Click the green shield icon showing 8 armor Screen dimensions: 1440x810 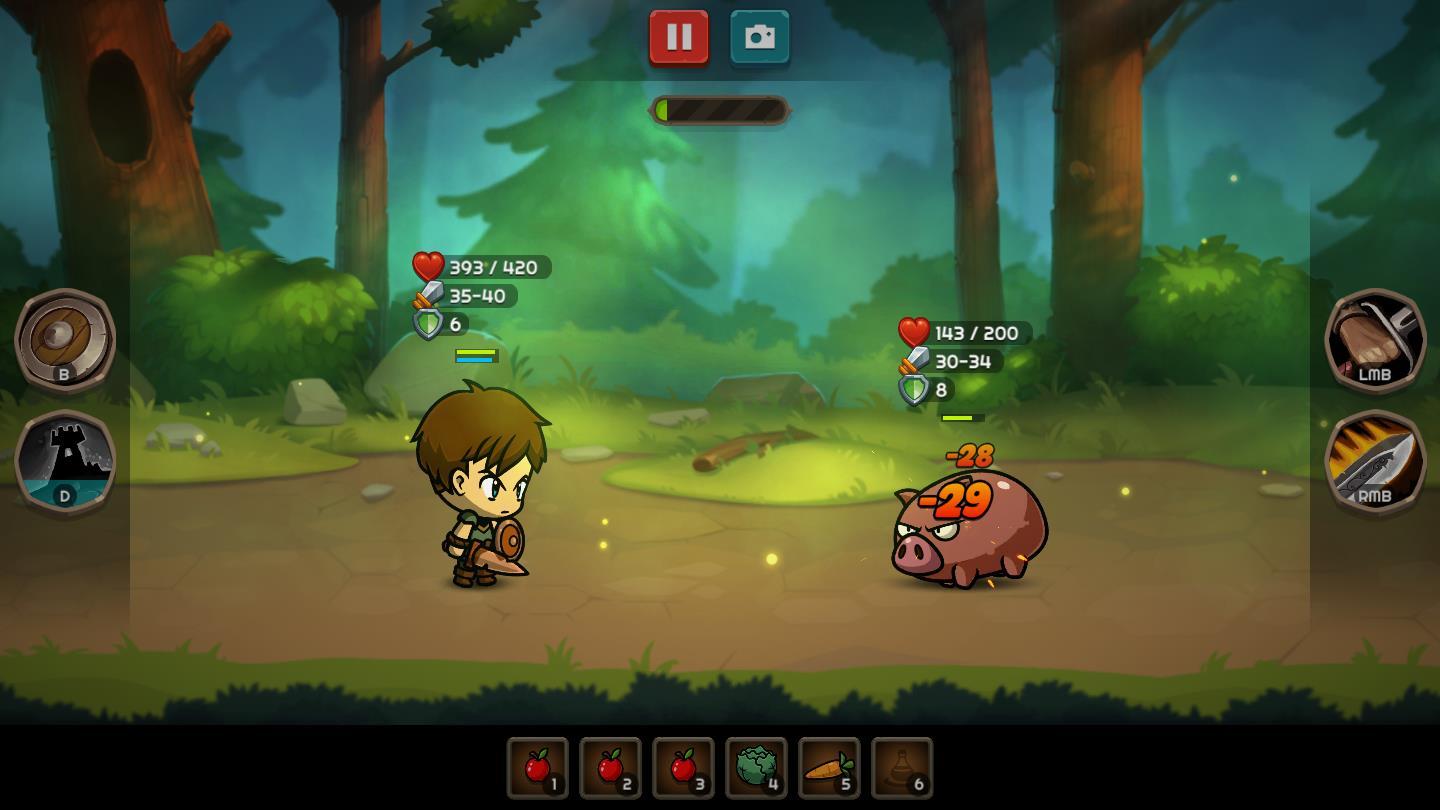914,390
